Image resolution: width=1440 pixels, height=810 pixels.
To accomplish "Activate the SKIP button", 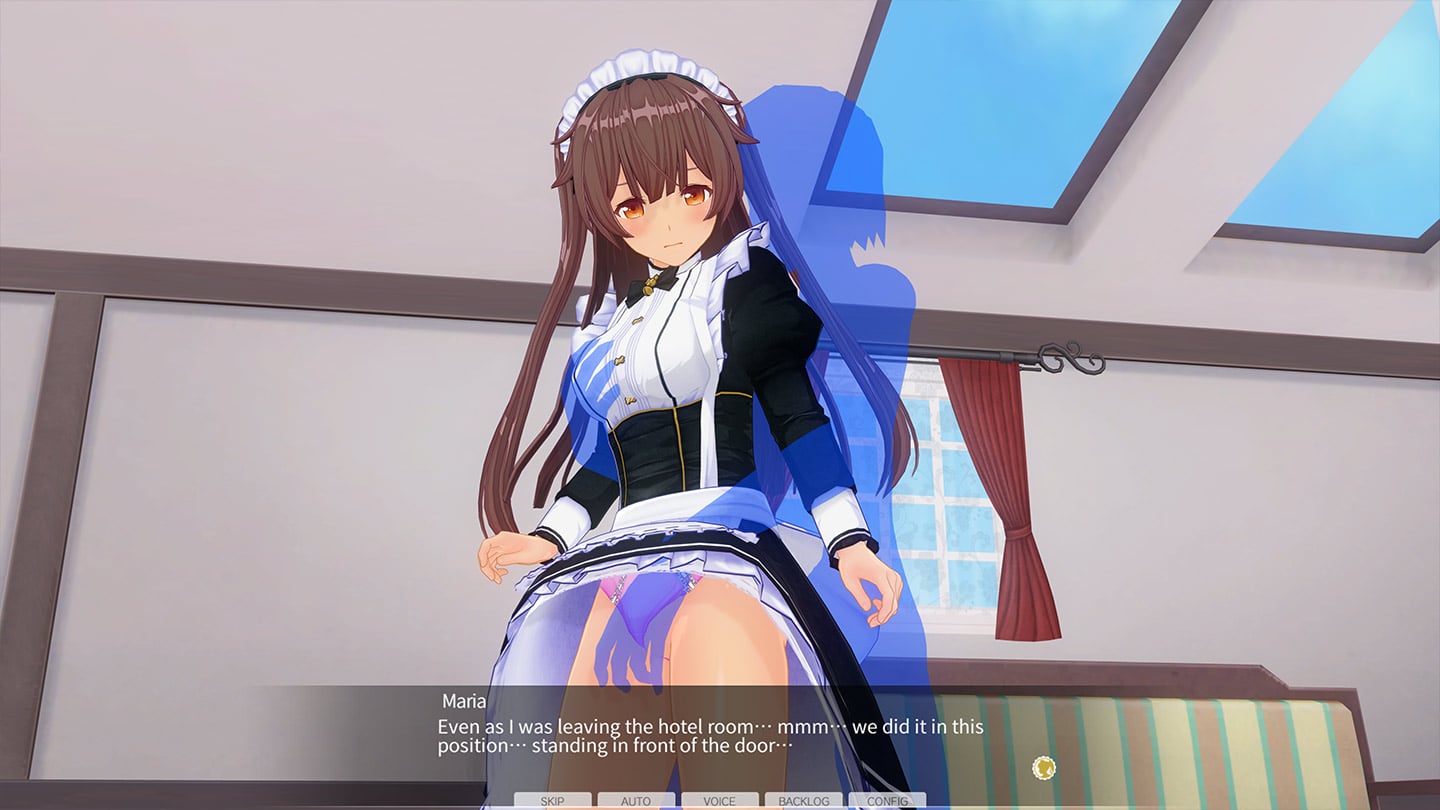I will [x=552, y=801].
